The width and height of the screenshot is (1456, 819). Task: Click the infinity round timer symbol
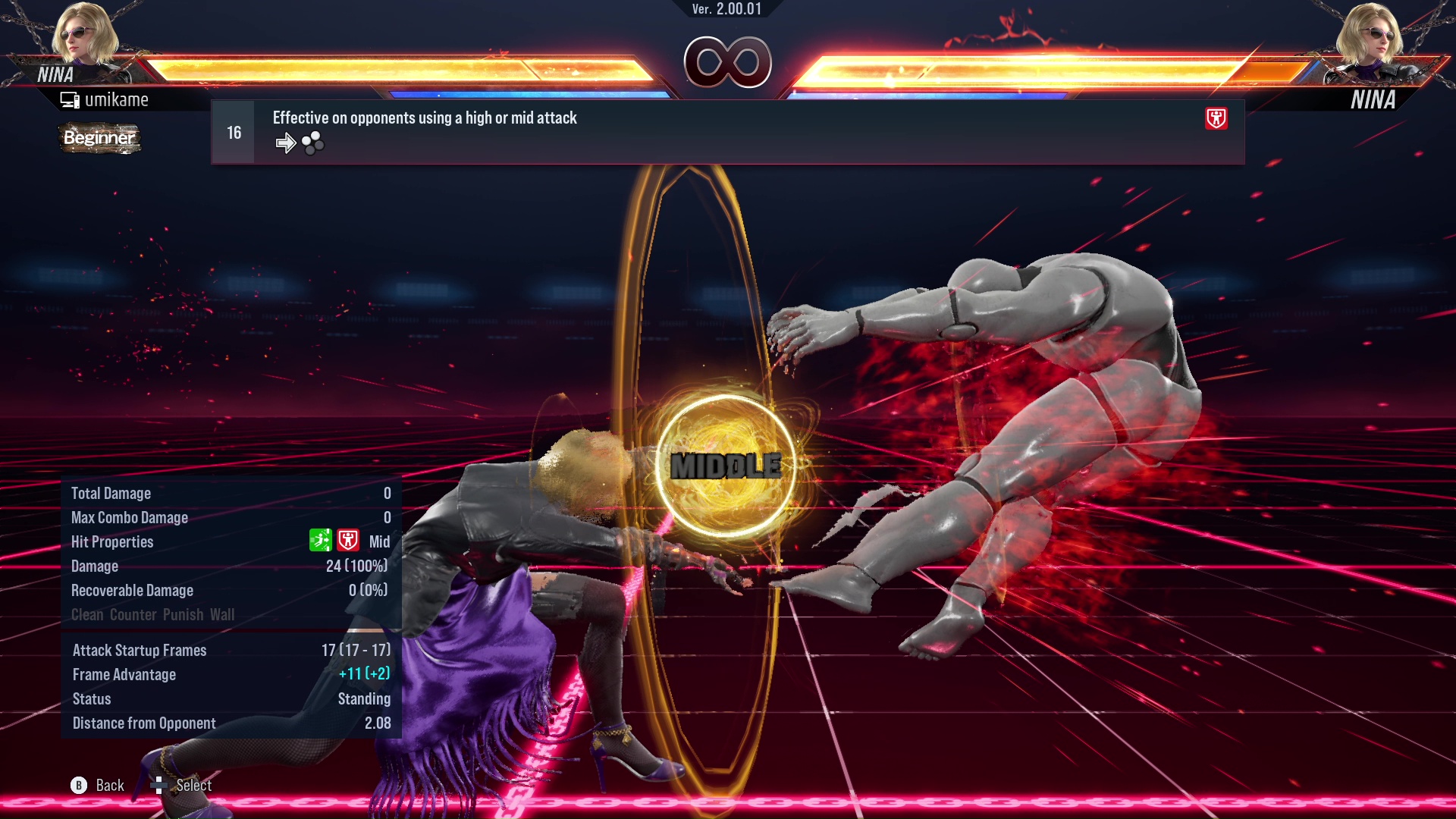[x=727, y=64]
